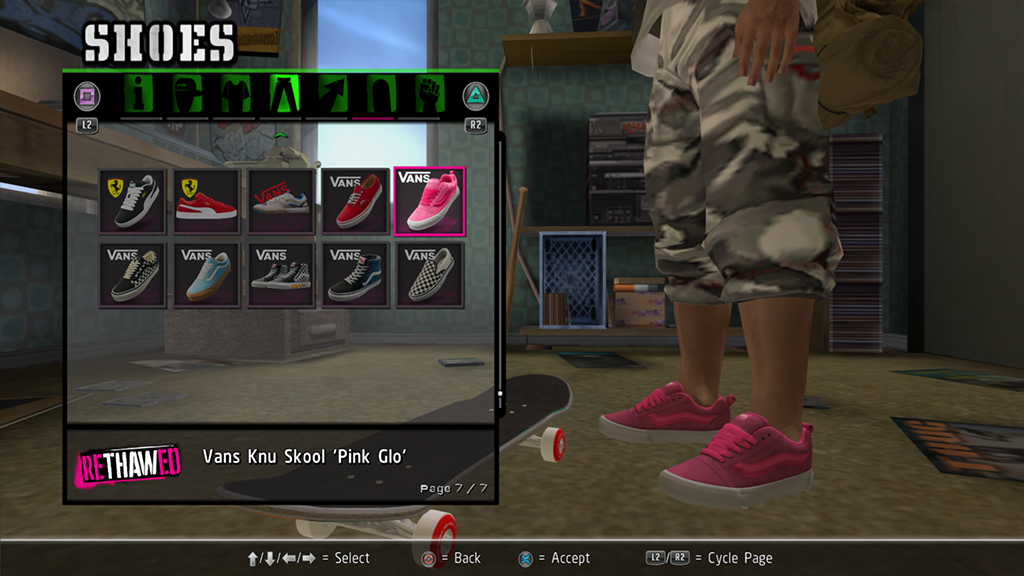Select the navy and black Vans high-top
The width and height of the screenshot is (1024, 576).
click(x=355, y=275)
